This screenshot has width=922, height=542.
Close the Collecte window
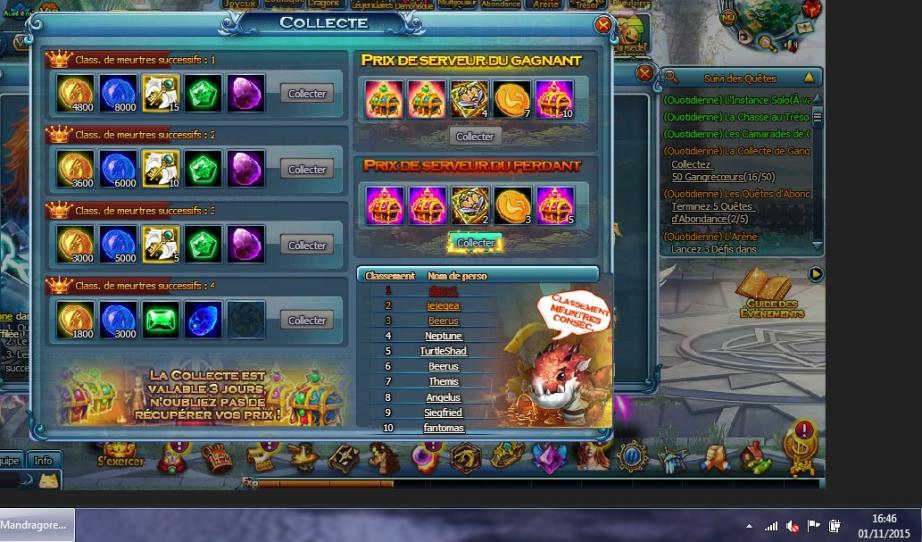tap(603, 24)
